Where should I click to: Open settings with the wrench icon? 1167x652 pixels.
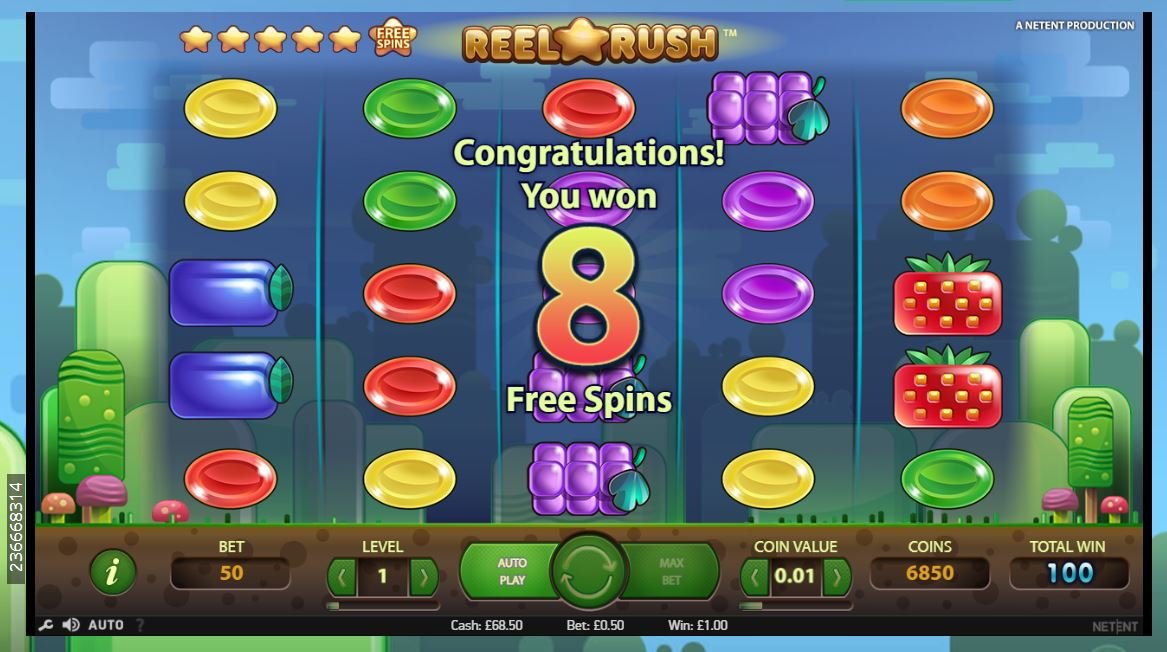click(x=45, y=625)
